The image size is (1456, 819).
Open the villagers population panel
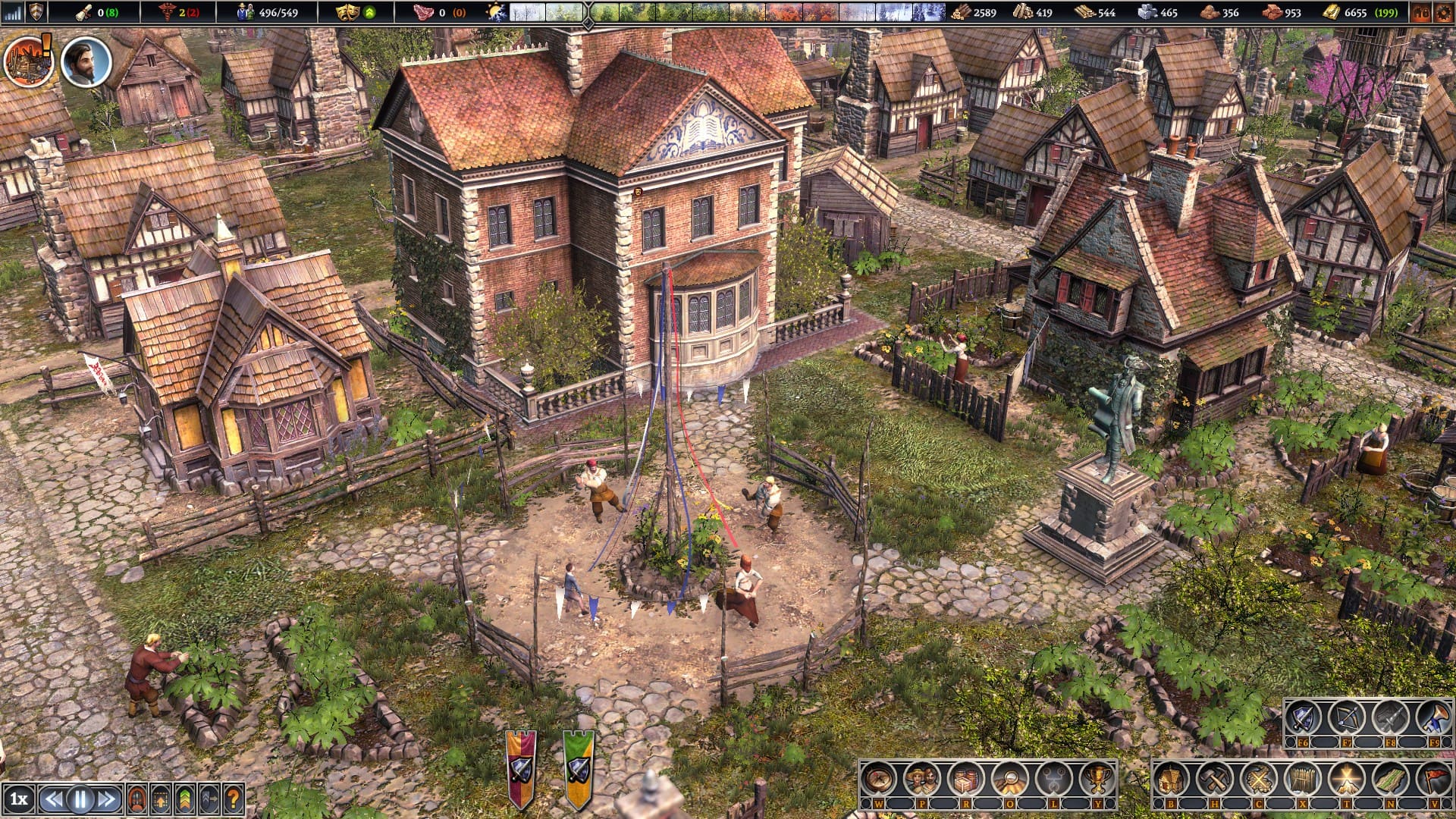point(922,780)
